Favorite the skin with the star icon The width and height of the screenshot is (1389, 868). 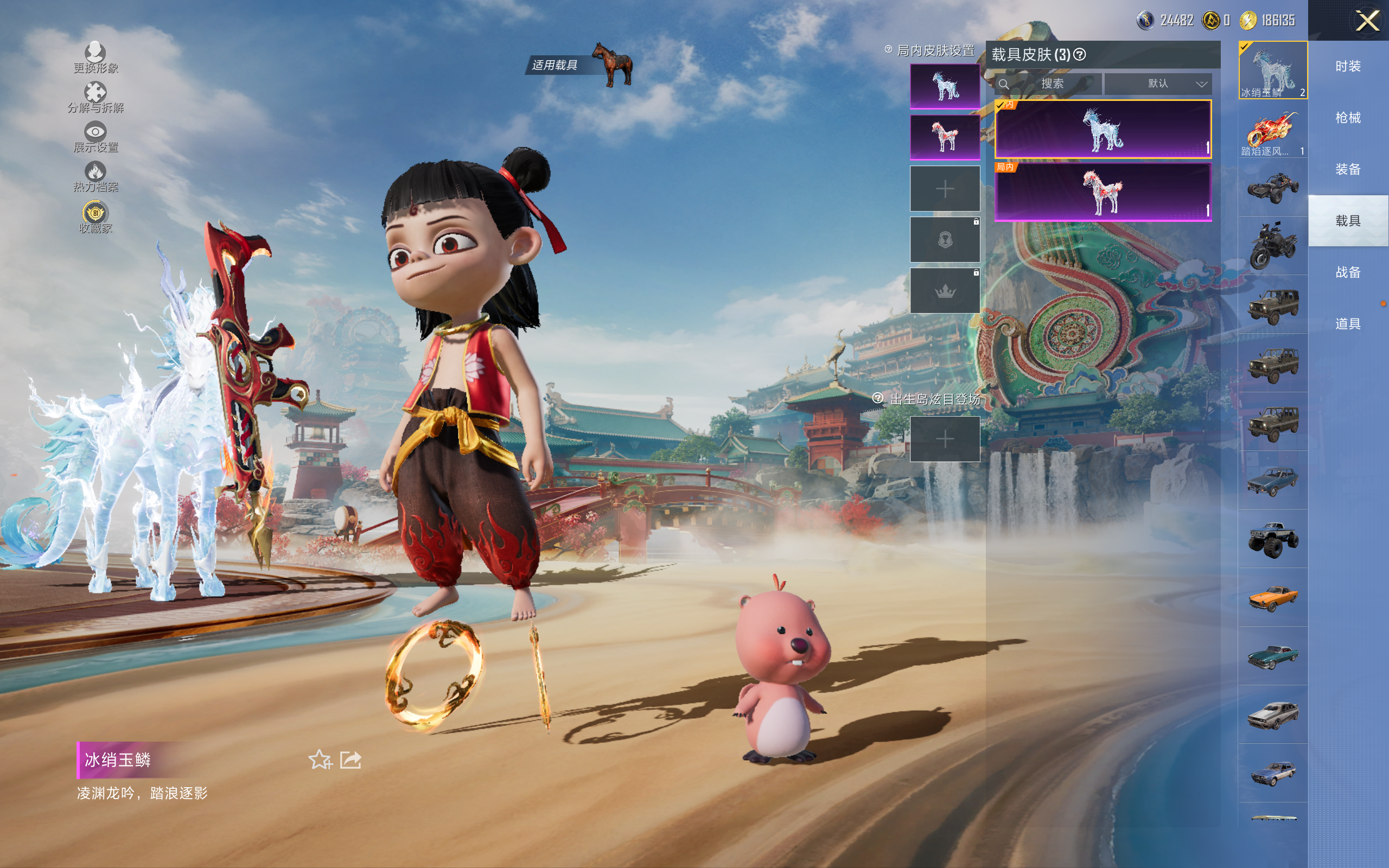click(320, 760)
